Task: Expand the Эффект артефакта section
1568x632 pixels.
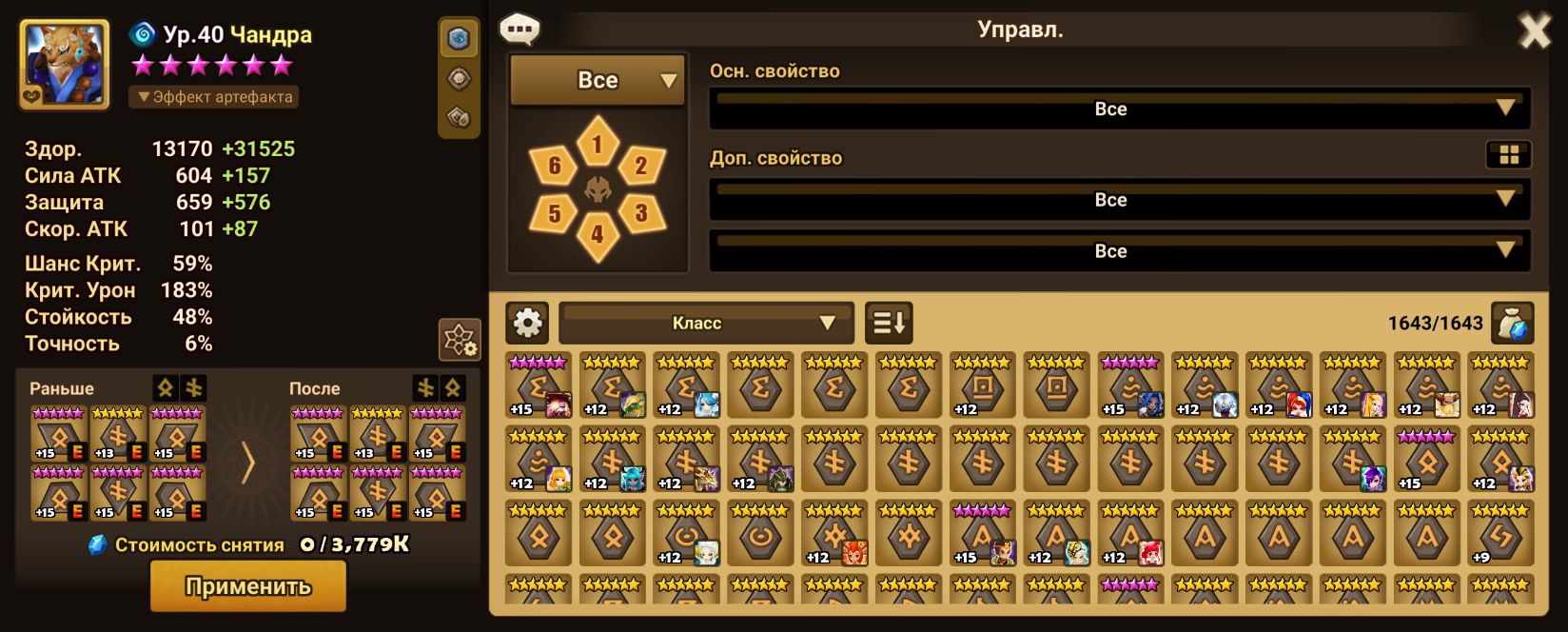Action: (213, 97)
